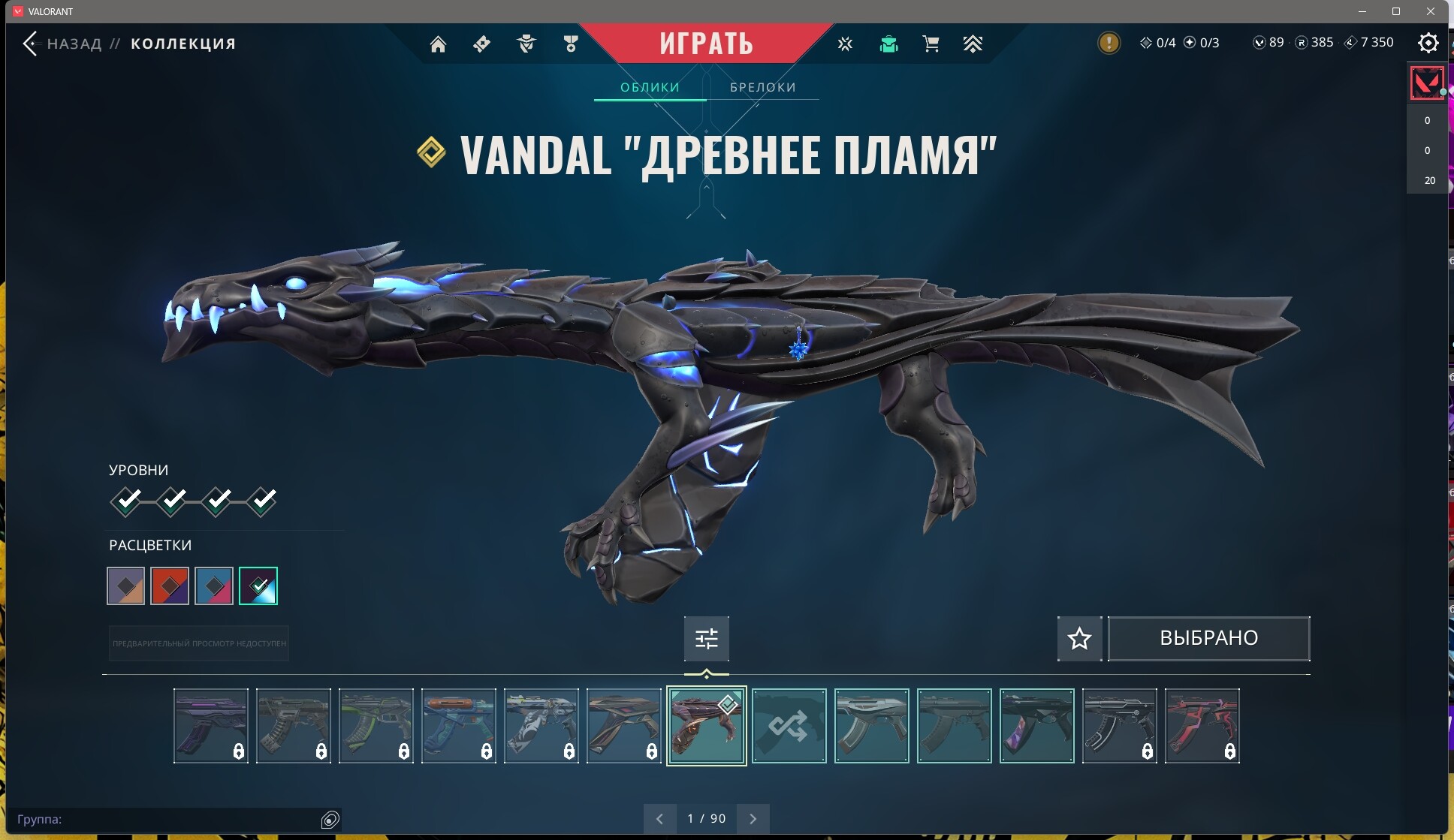Open the skin filter sliders button
The image size is (1454, 840).
(706, 639)
